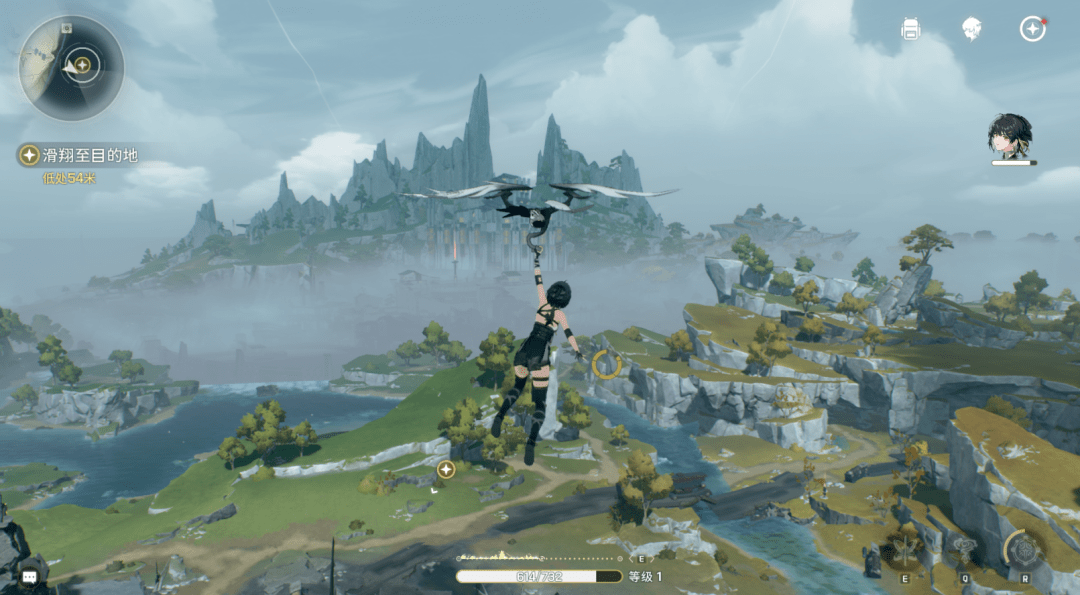Trigger the round ultimate skill with gold arc
This screenshot has height=595, width=1080.
coord(1025,548)
